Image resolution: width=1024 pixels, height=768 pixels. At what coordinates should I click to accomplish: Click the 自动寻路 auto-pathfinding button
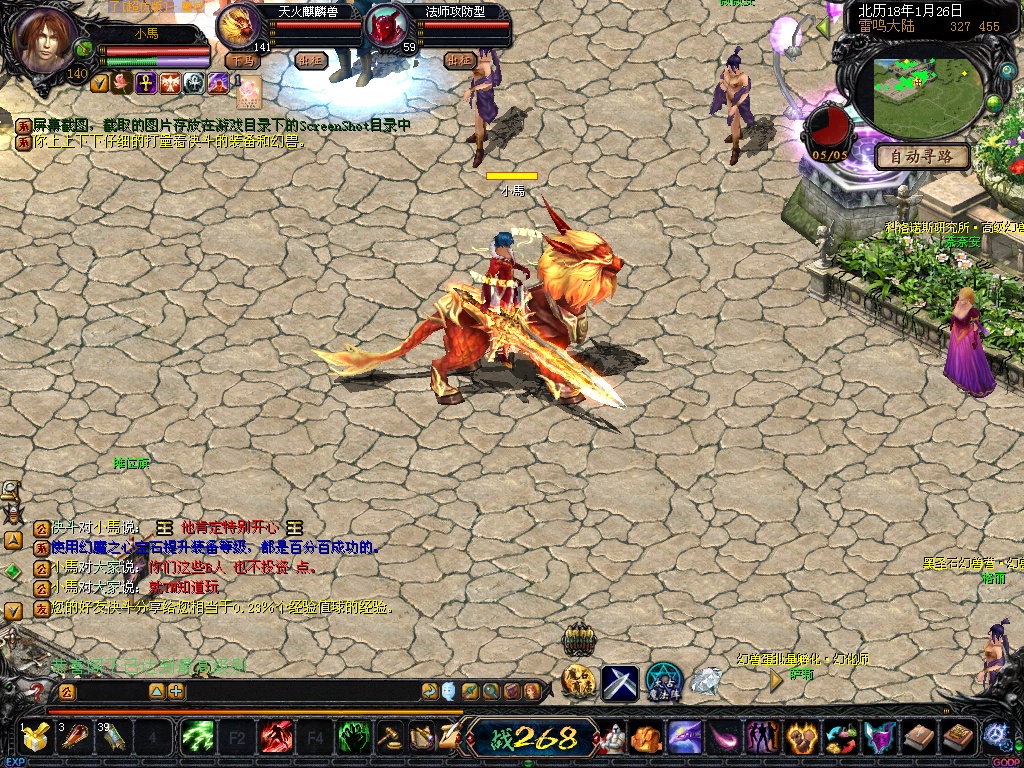[x=922, y=156]
